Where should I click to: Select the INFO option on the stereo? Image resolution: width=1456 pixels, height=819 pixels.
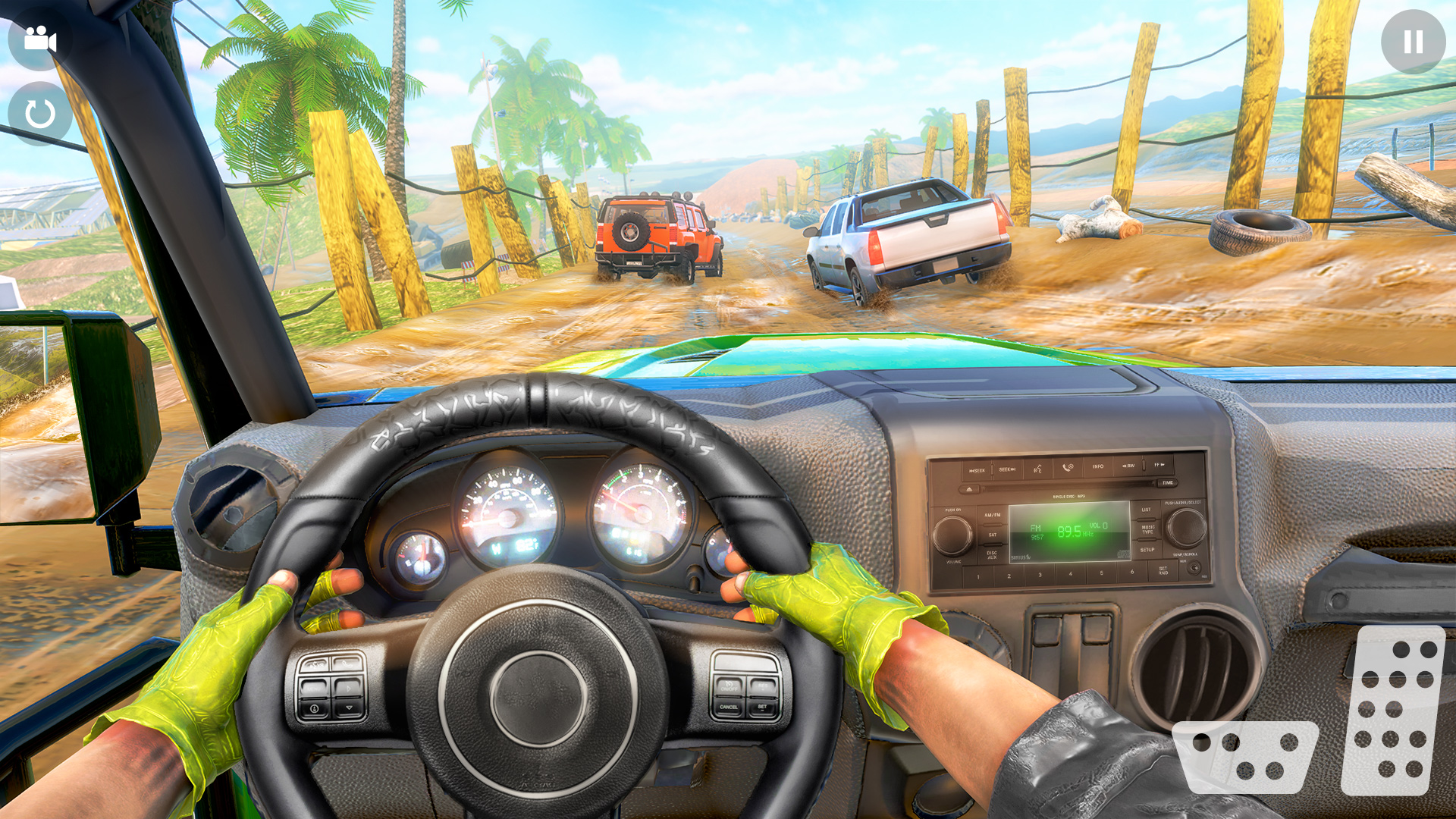(x=1099, y=466)
